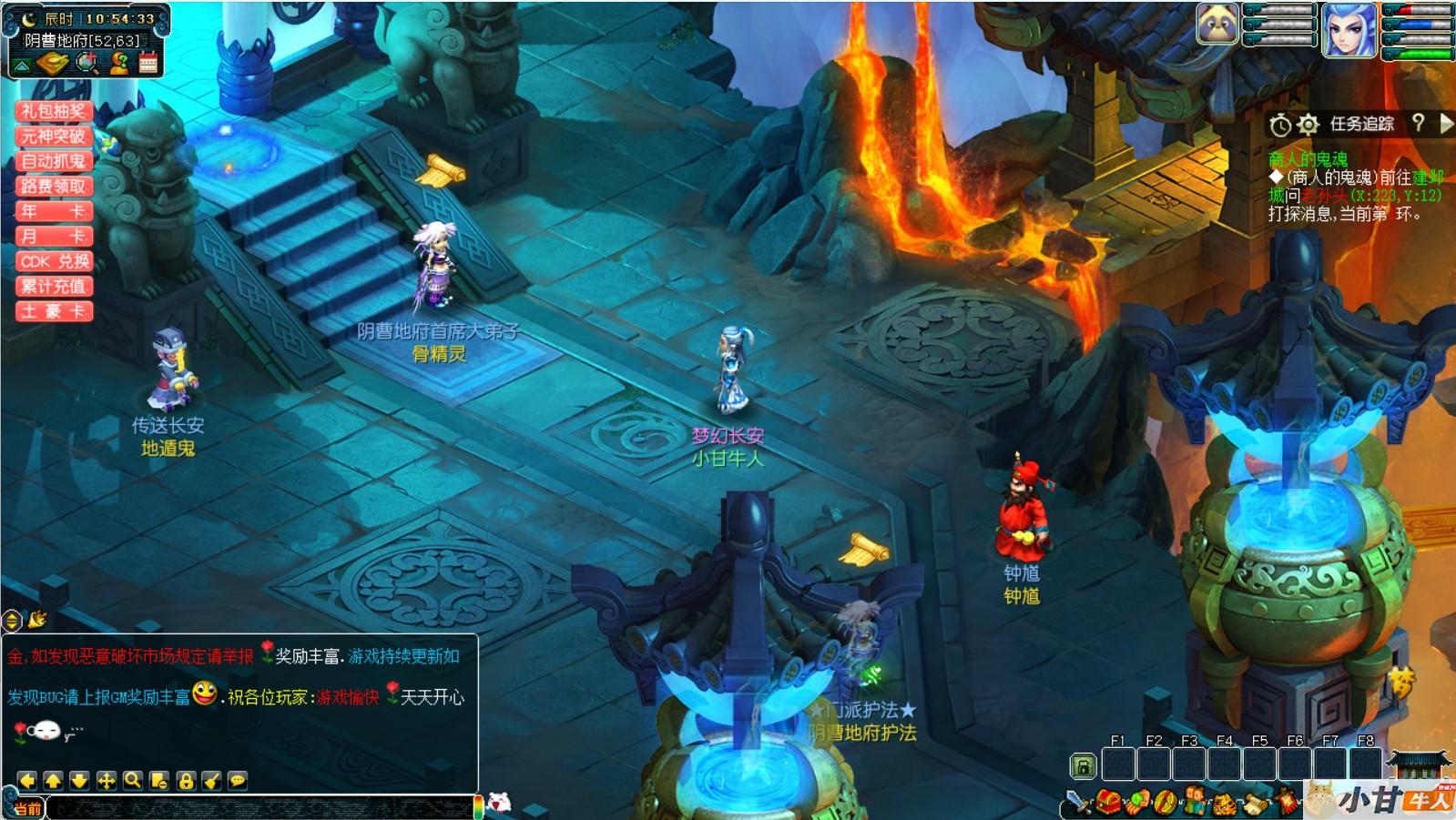1456x820 pixels.
Task: Open the world map magnifier icon
Action: coord(87,63)
